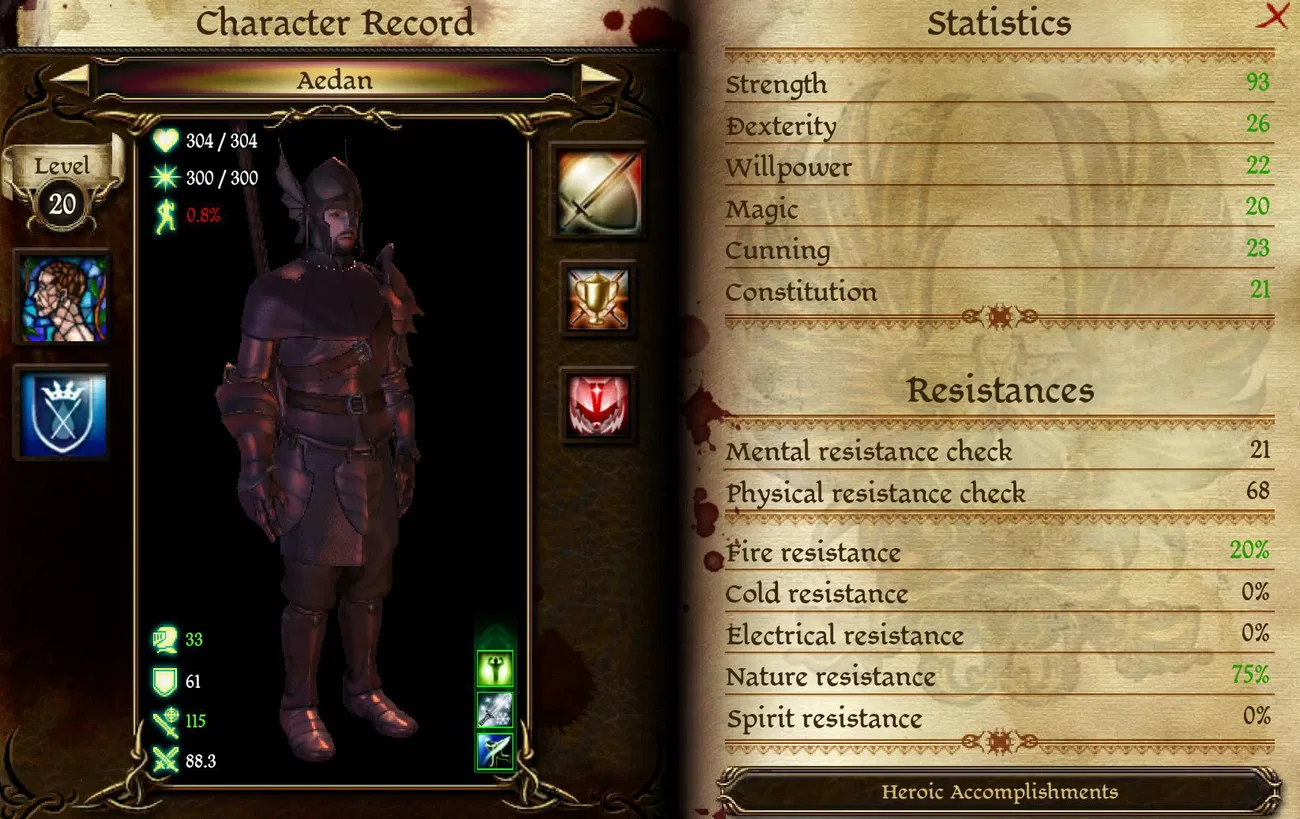This screenshot has height=819, width=1300.
Task: Click the blue dagger momentum buff icon
Action: (493, 750)
